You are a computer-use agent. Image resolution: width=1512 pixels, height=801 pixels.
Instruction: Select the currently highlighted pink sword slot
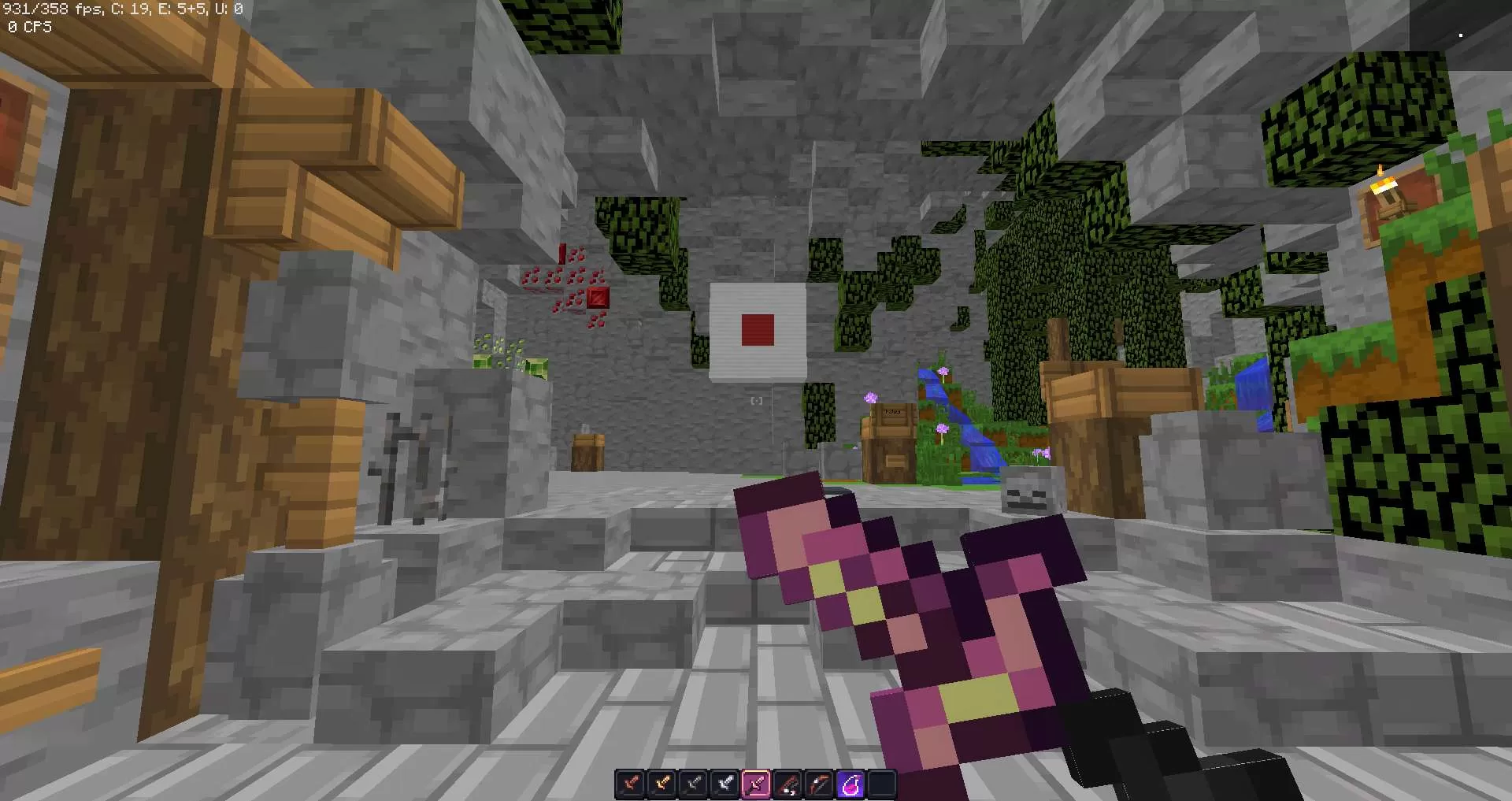[x=756, y=781]
